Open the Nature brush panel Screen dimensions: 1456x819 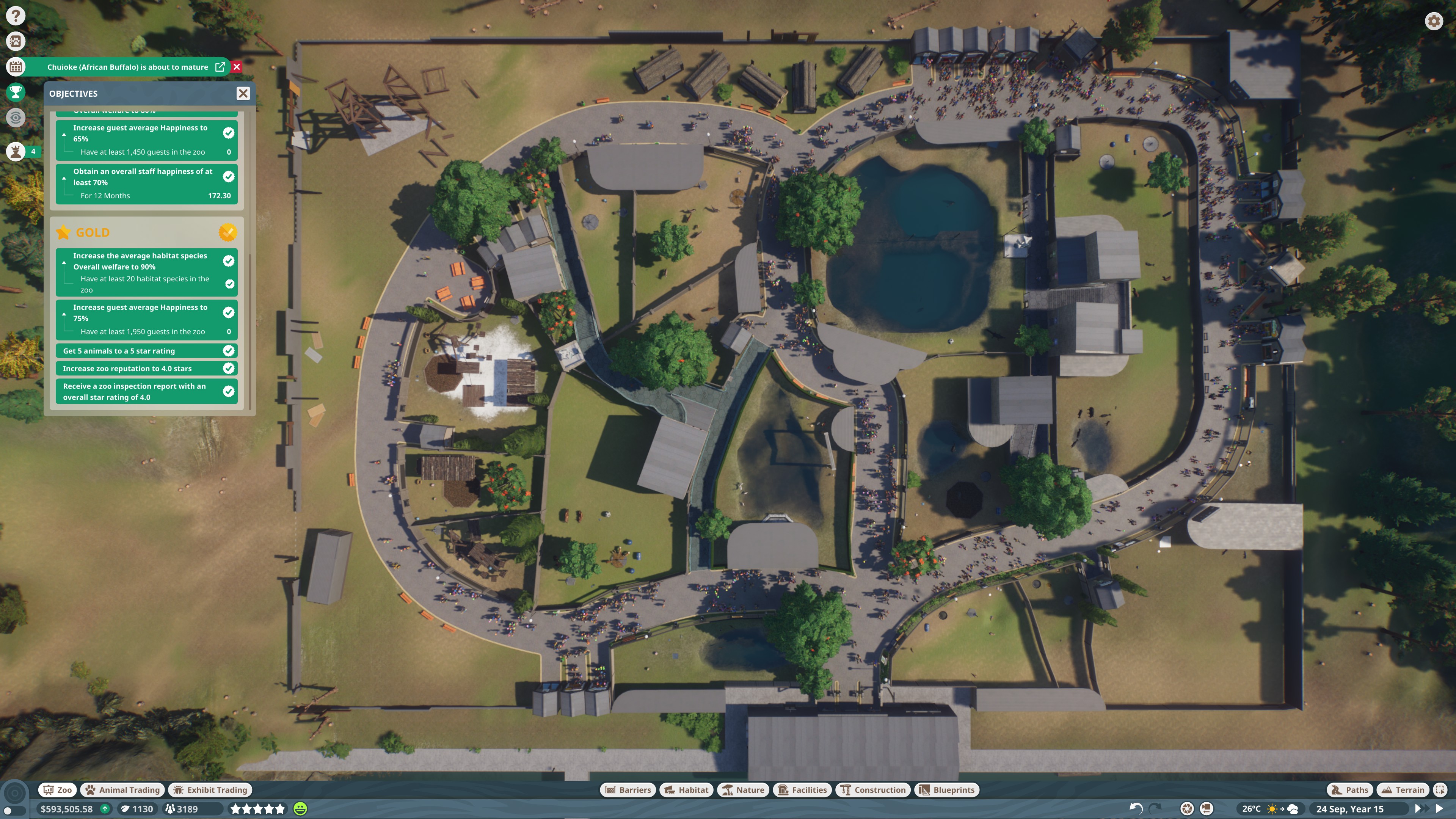(x=743, y=789)
